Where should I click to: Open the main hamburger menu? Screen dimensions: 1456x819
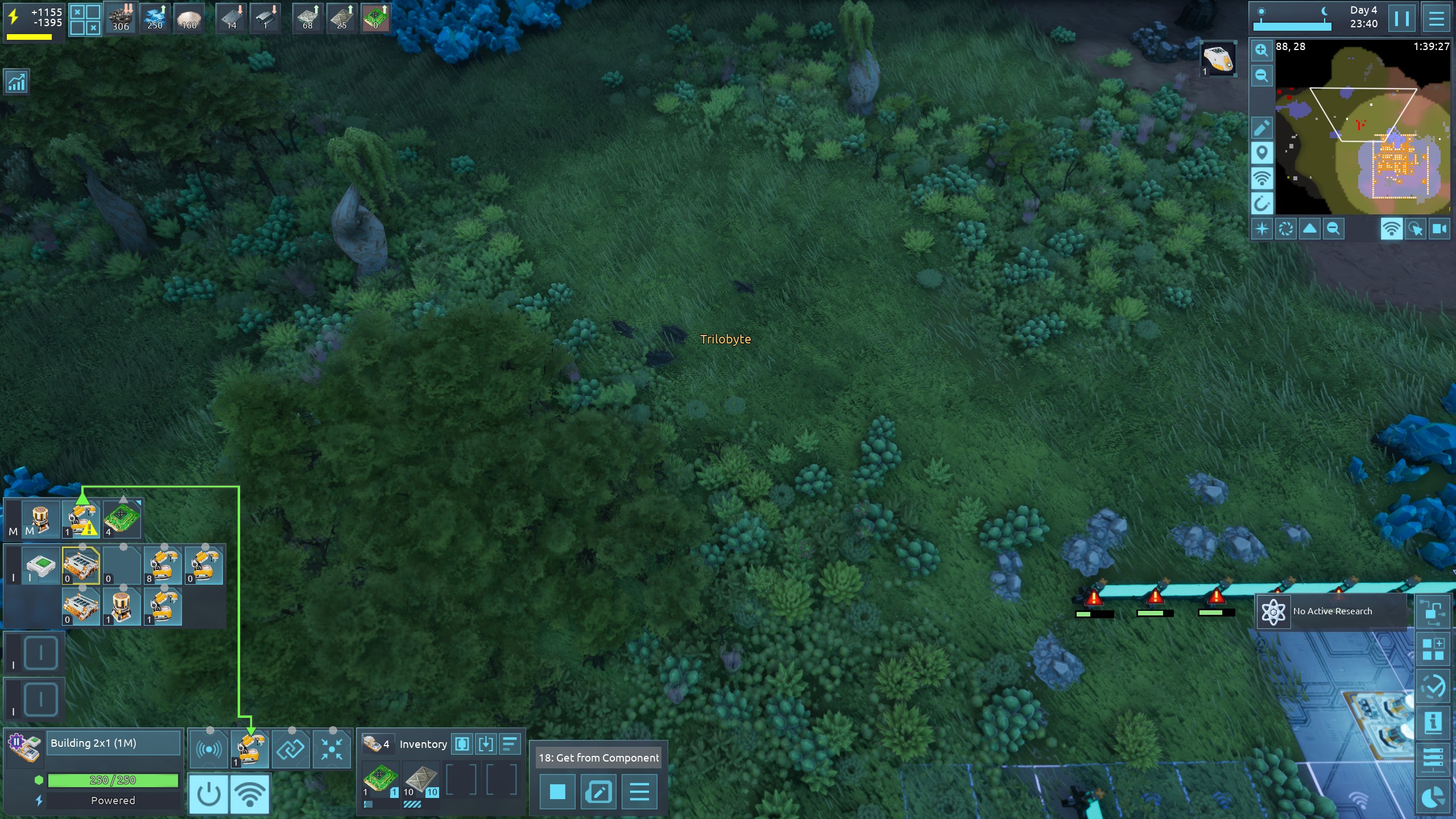1436,19
